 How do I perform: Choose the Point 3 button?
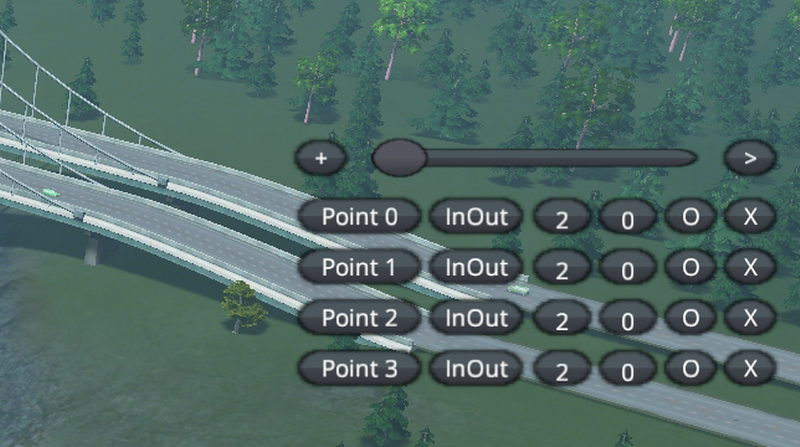pos(358,368)
